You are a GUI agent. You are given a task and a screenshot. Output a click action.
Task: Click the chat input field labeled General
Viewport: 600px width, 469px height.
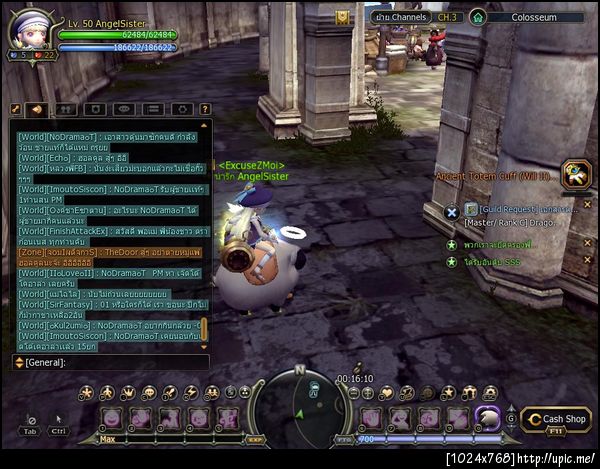pos(110,362)
